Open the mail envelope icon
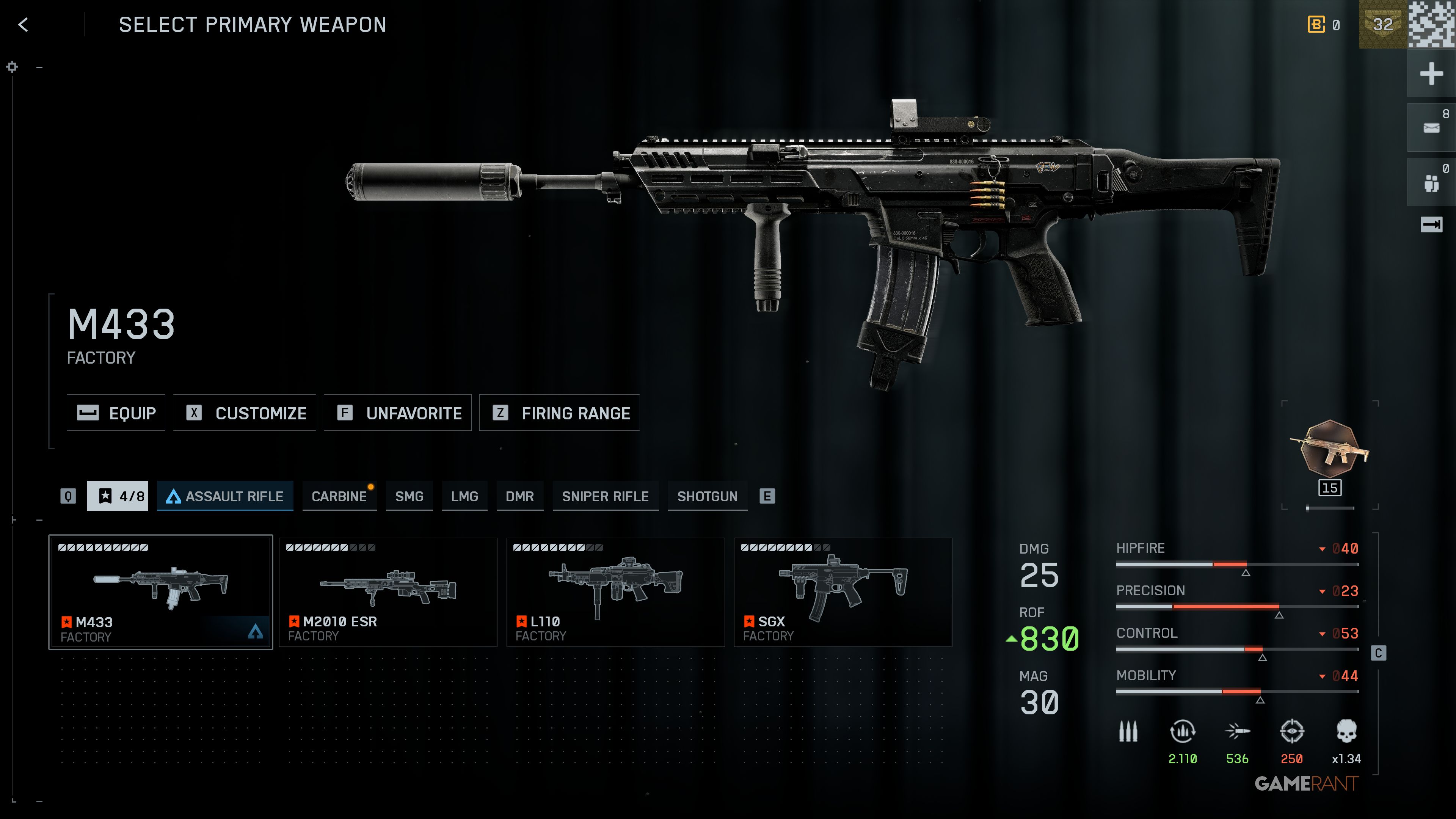 click(x=1431, y=128)
